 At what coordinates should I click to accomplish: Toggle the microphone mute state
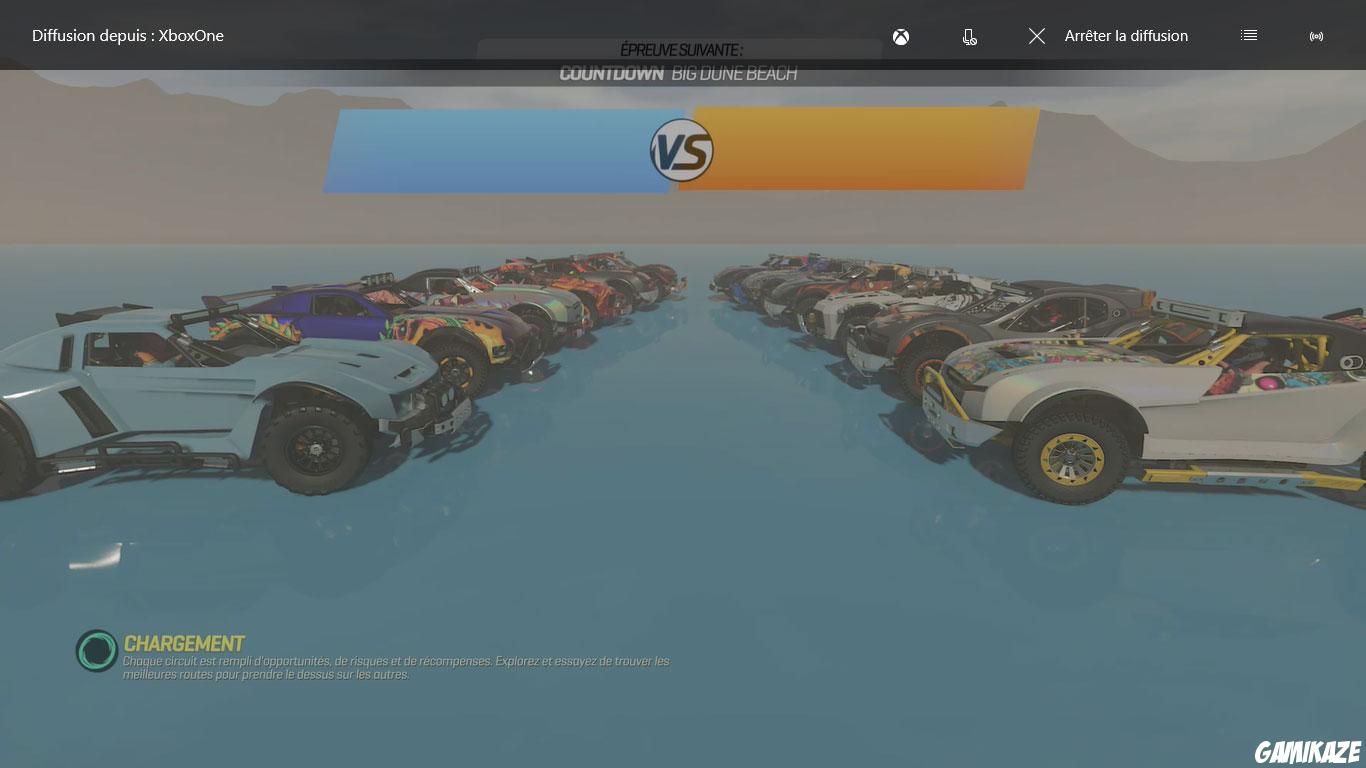(968, 36)
